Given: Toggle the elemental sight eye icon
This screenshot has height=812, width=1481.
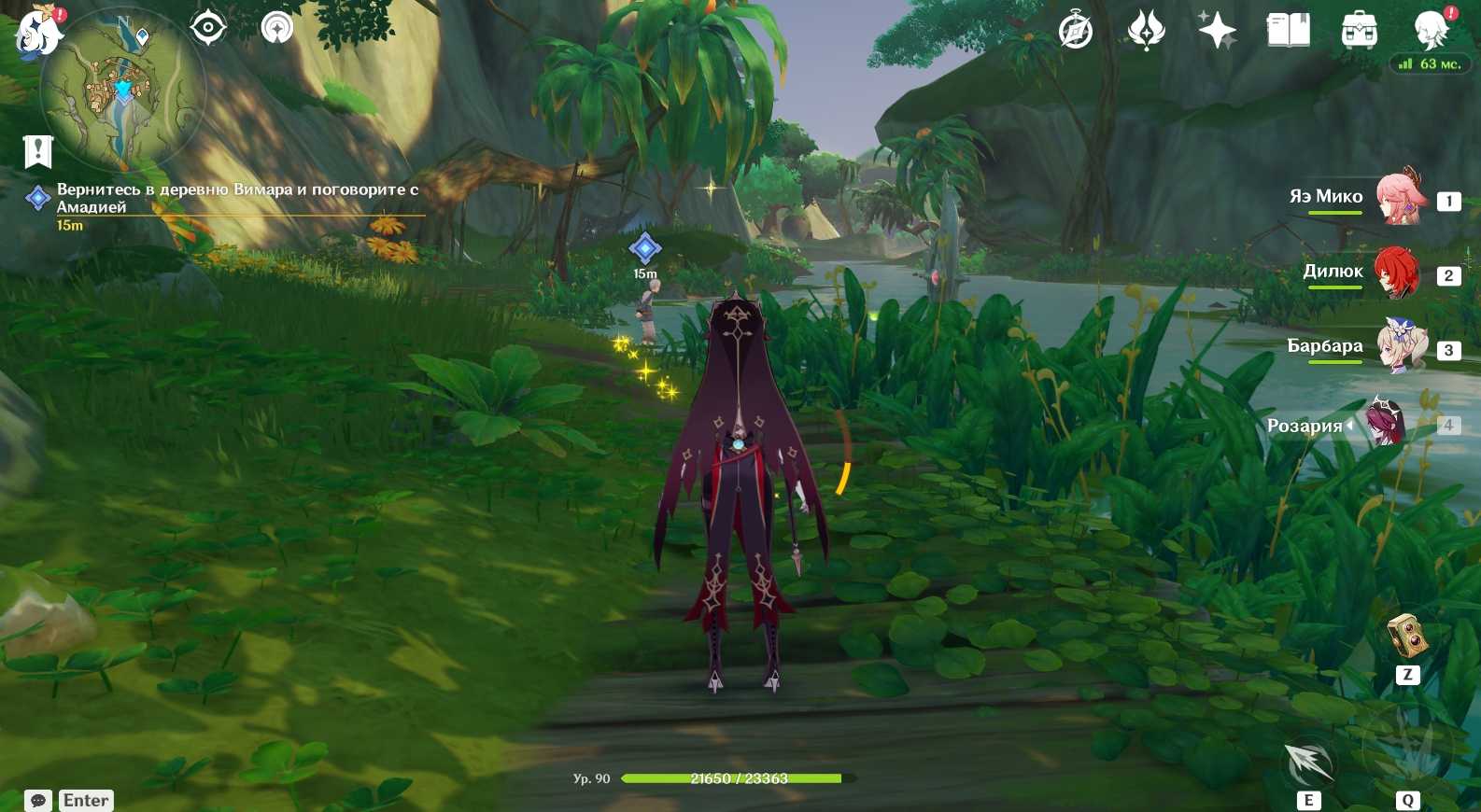Looking at the screenshot, I should coord(207,28).
